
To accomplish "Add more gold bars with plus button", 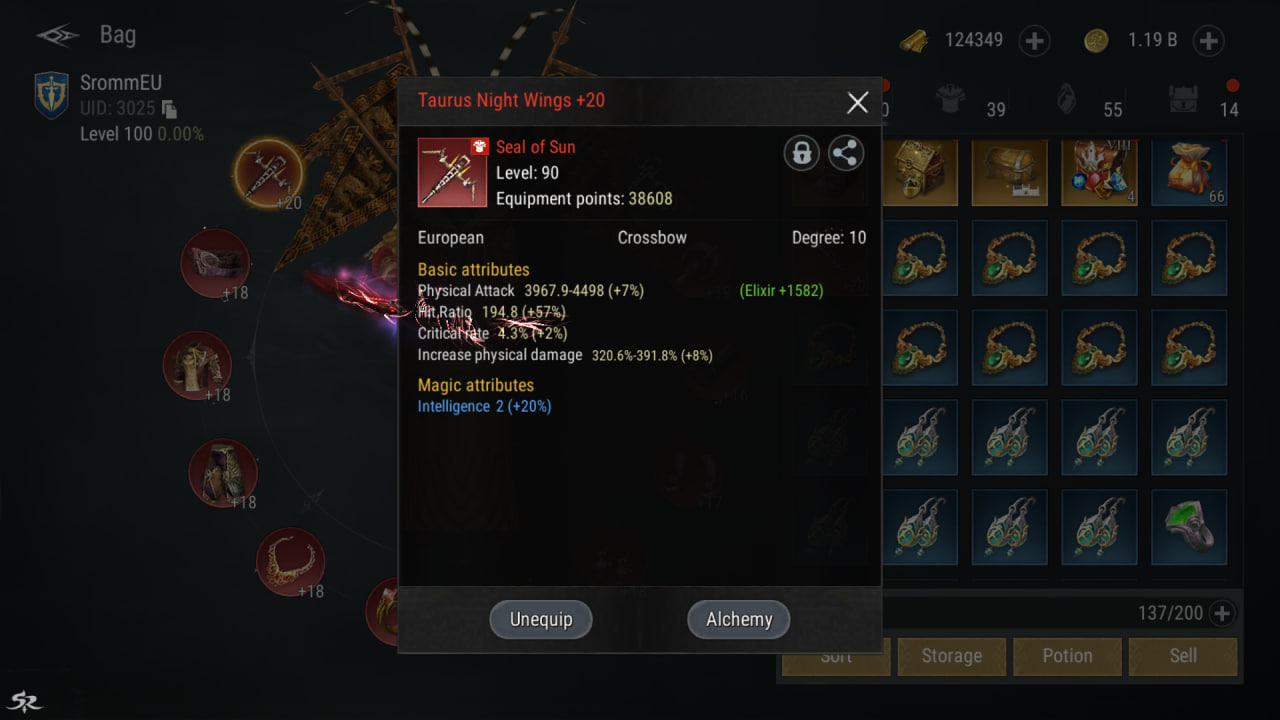I will (1034, 41).
